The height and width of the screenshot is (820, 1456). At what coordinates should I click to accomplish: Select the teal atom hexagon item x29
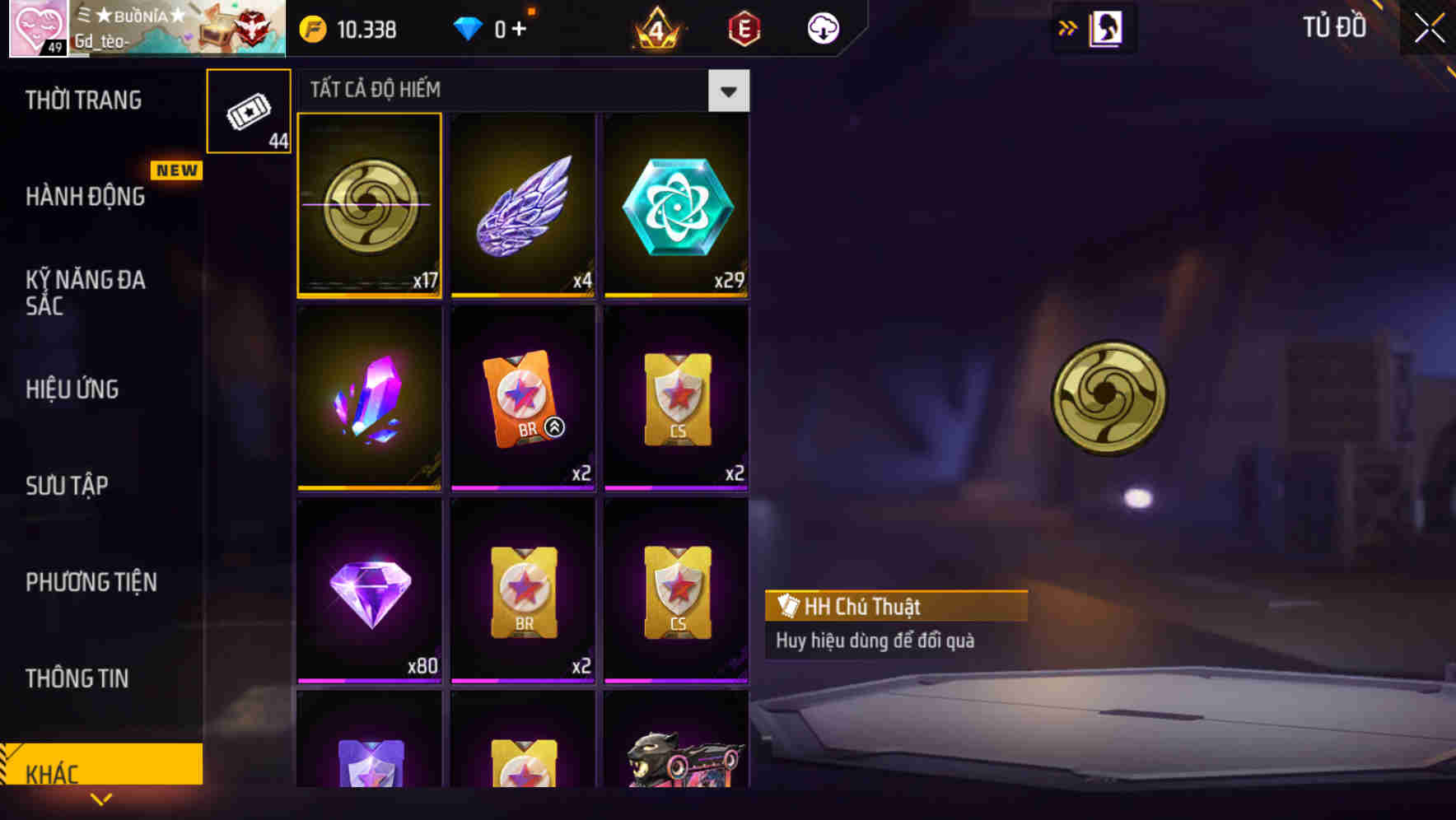click(x=676, y=204)
